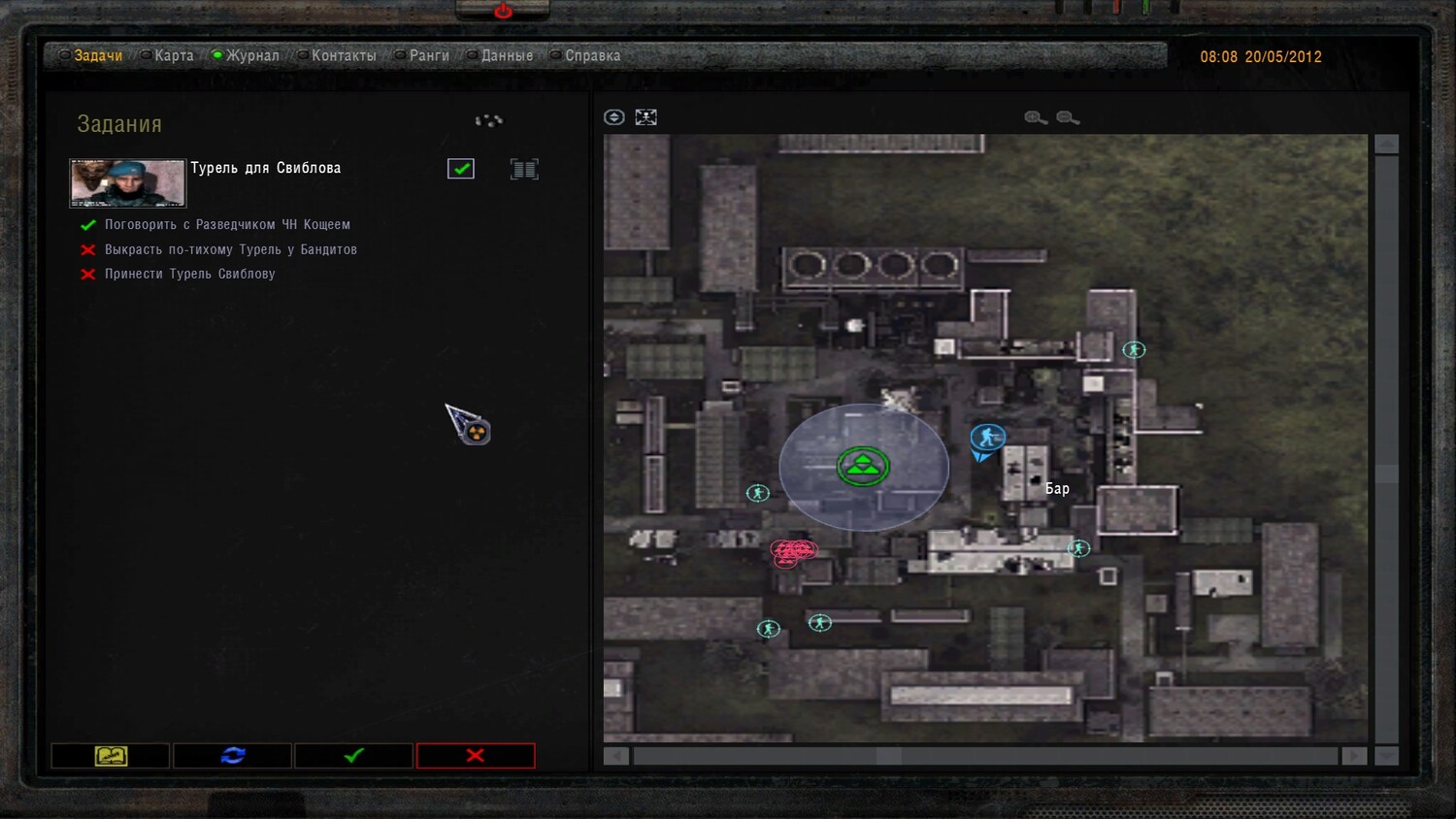Click the zoom-out magnifier above the map

[x=1068, y=117]
